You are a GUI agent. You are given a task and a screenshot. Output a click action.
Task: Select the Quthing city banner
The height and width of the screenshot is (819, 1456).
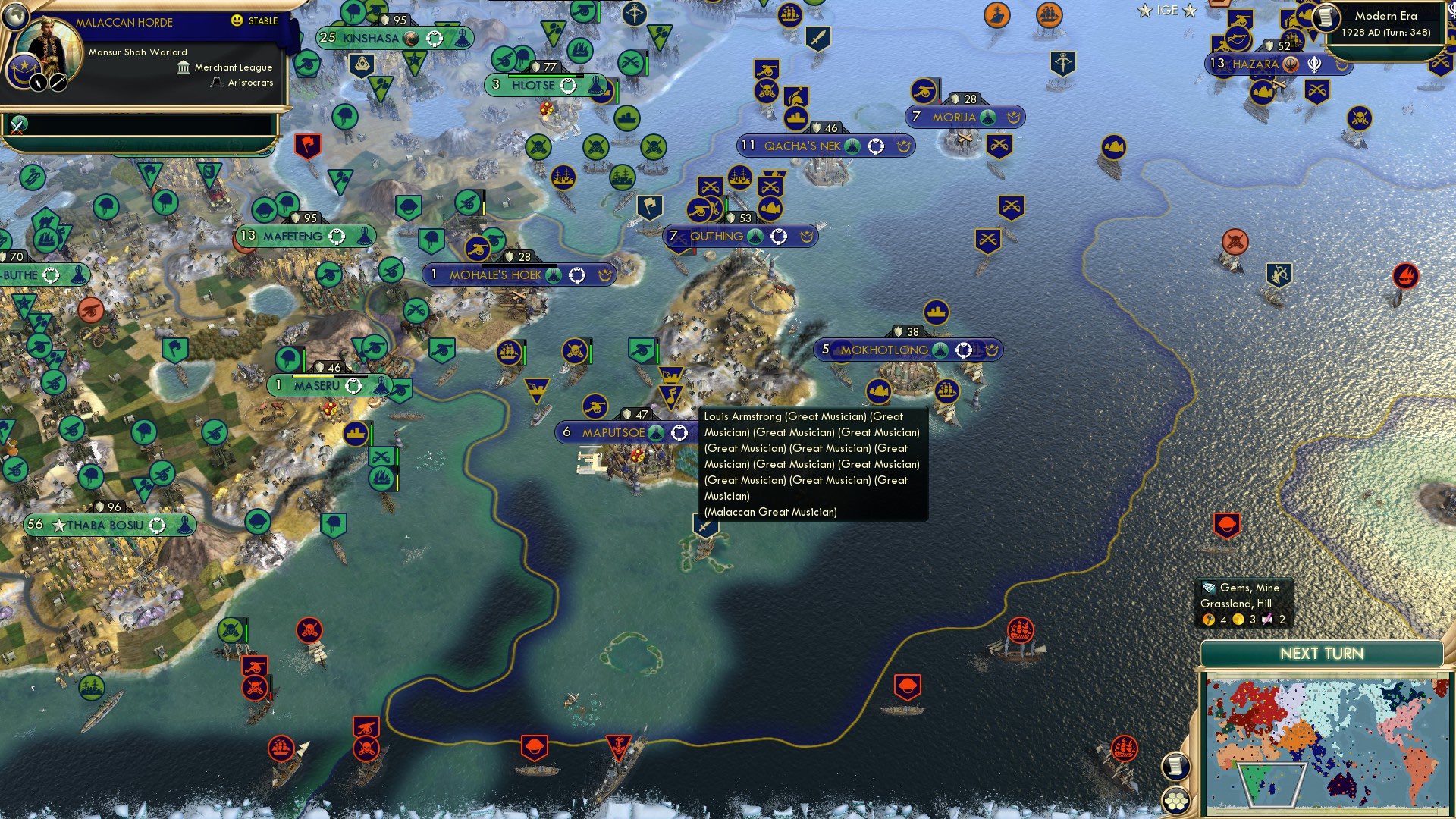tap(717, 237)
